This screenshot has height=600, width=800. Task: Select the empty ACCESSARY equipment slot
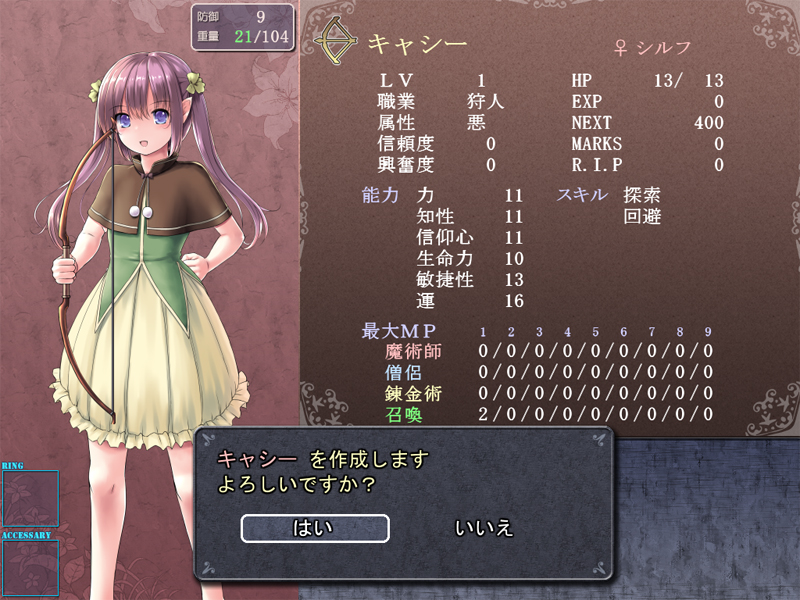30,568
